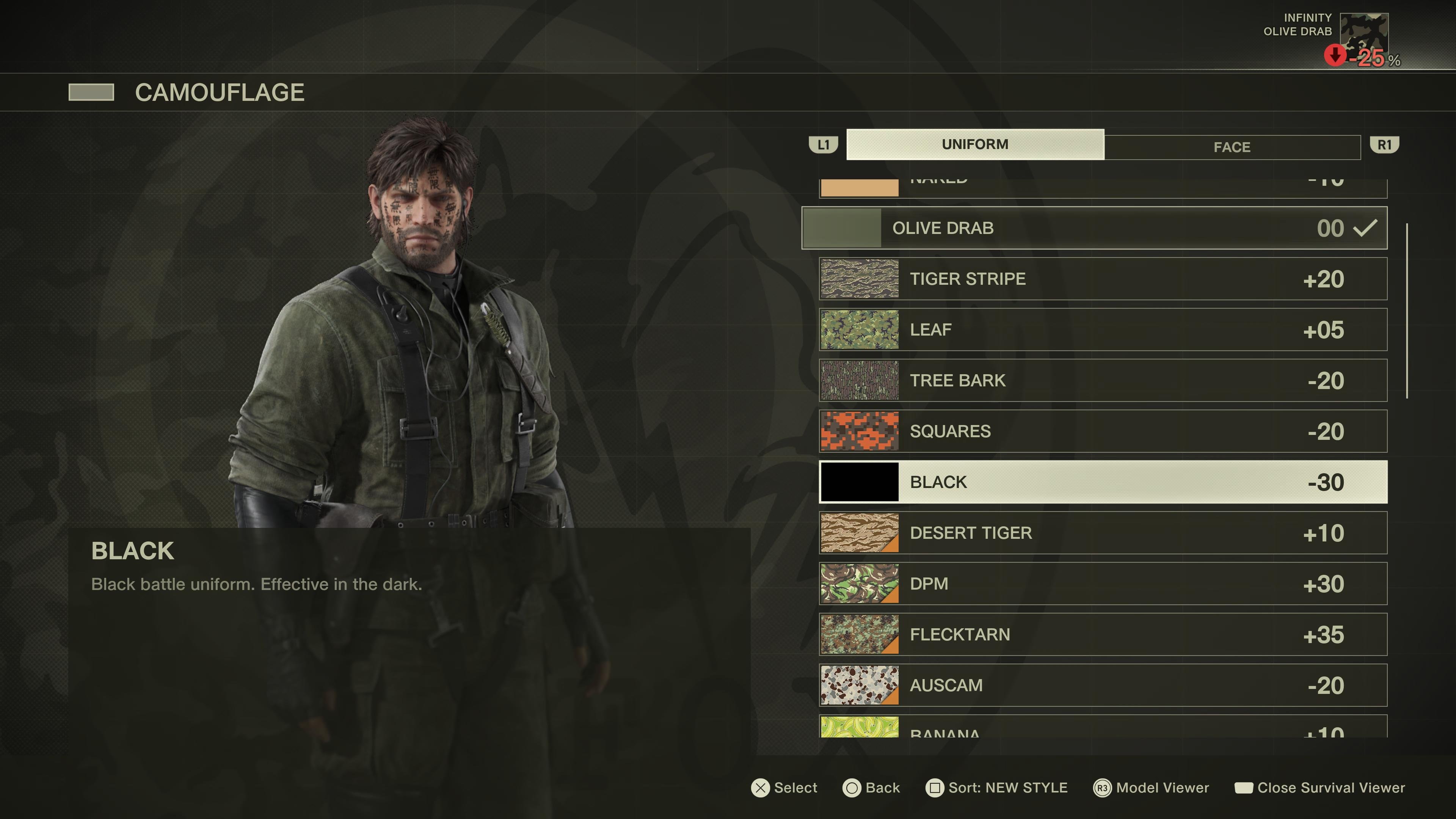
Task: Choose the DPM uniform entry
Action: pos(1103,584)
